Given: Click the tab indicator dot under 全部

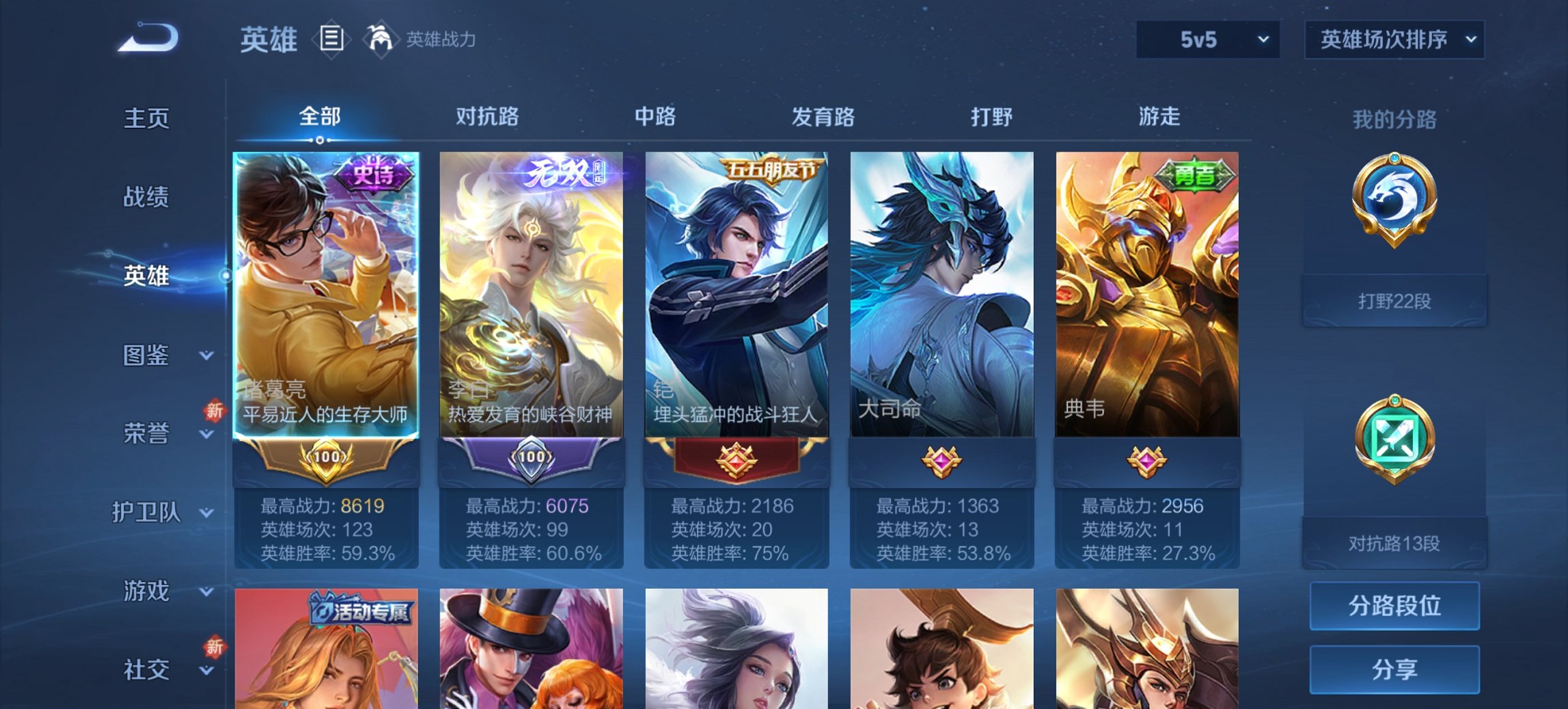Looking at the screenshot, I should [319, 142].
